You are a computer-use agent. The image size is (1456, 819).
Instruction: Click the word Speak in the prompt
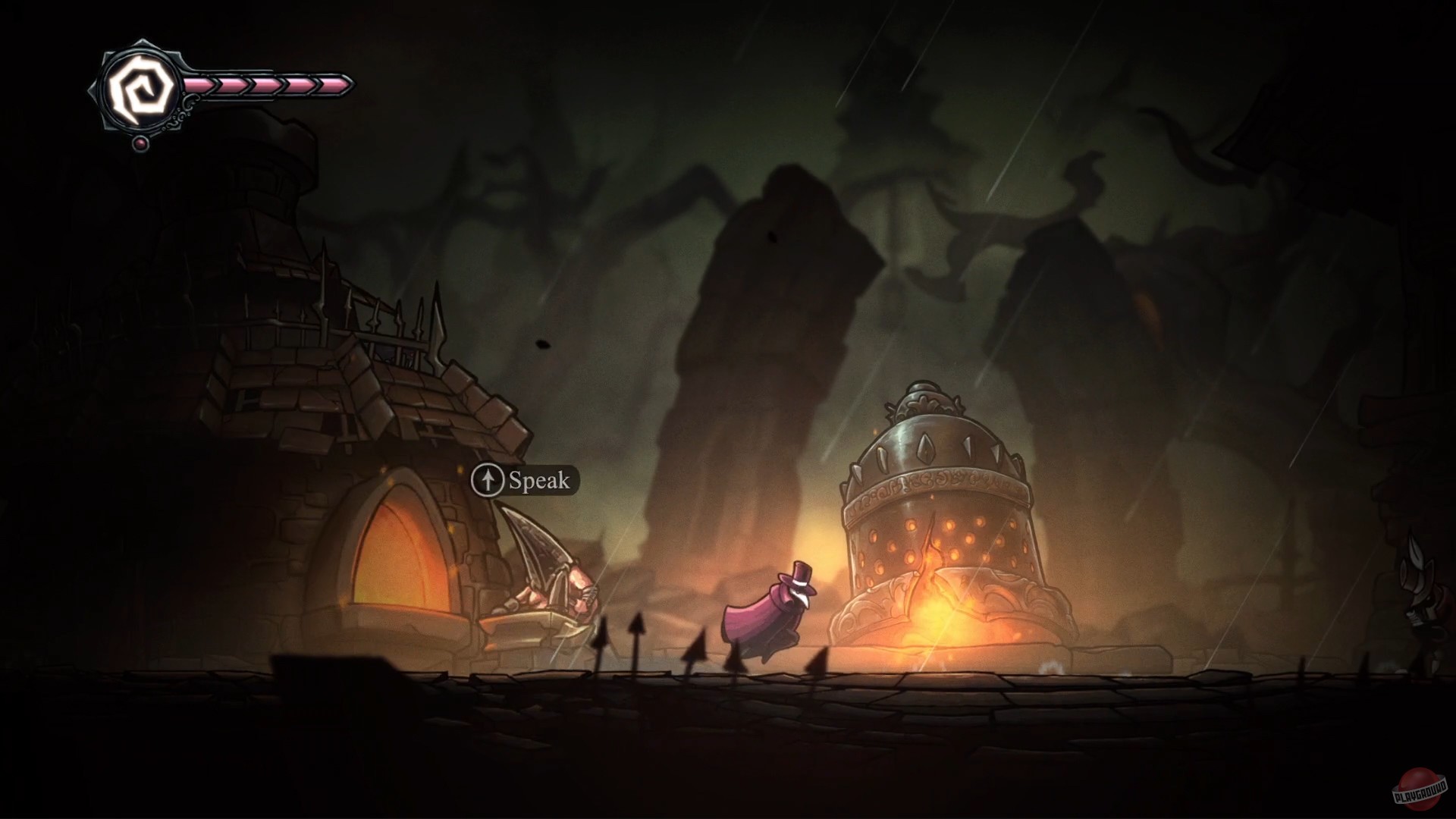[538, 480]
